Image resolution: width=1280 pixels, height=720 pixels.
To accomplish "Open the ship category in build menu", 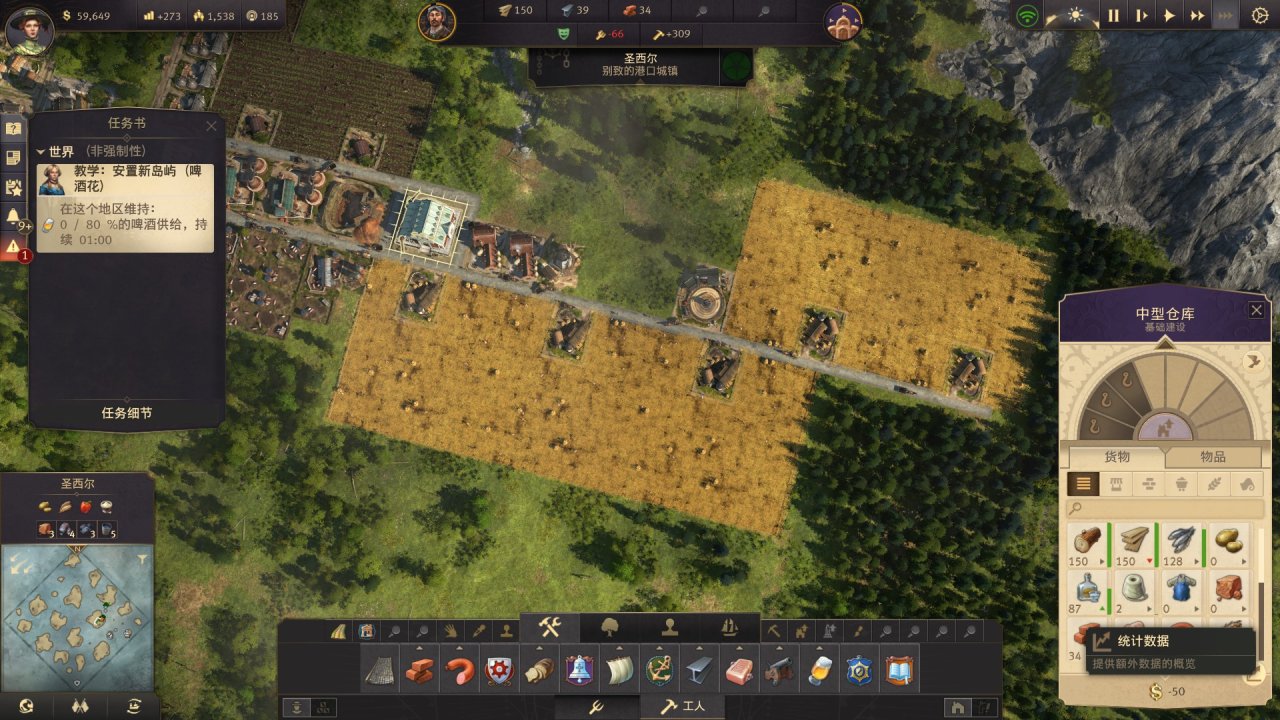I will (729, 628).
